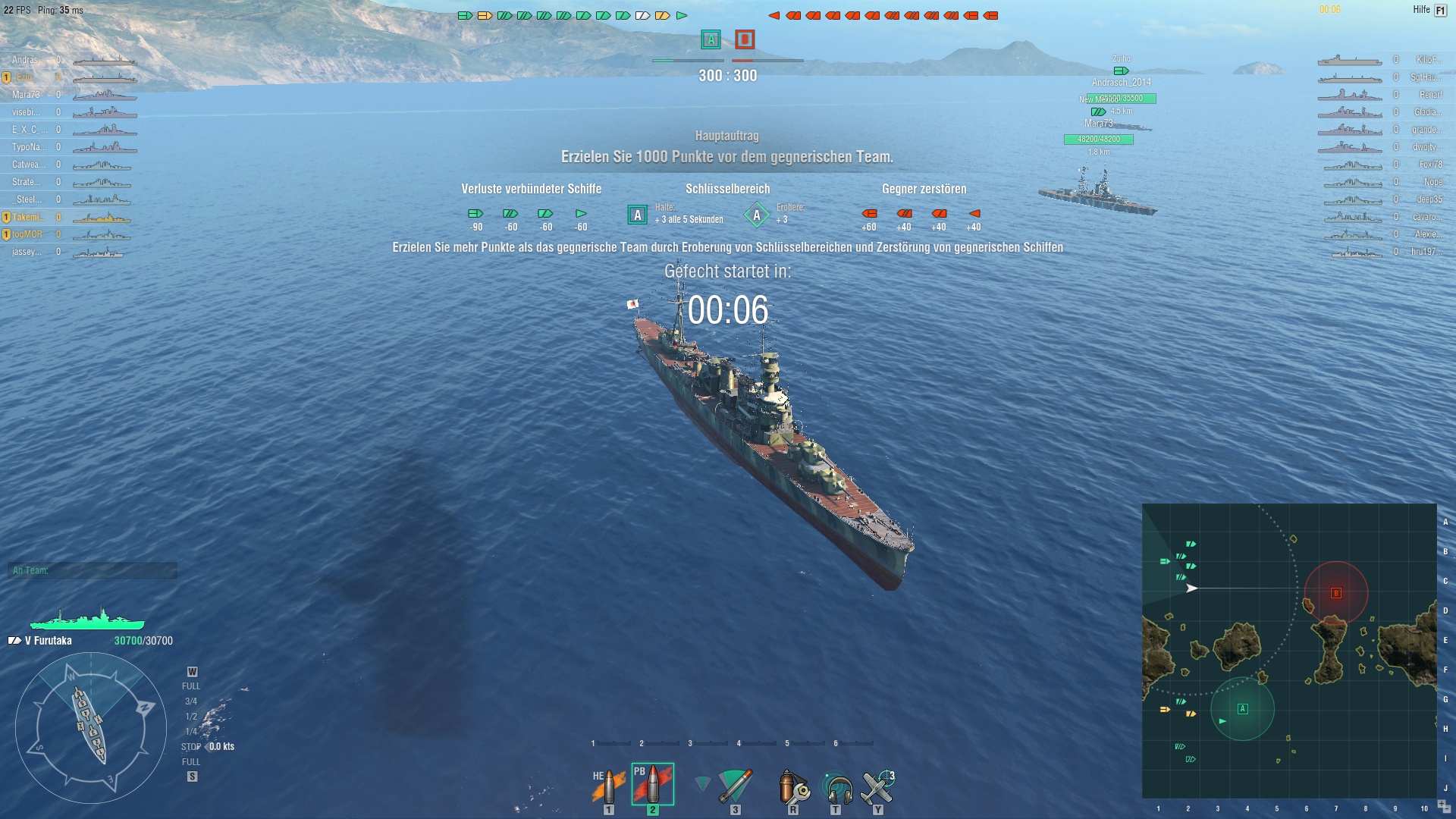Activate the Hydroacoustic Search consumable
Image resolution: width=1456 pixels, height=819 pixels.
coord(836,786)
